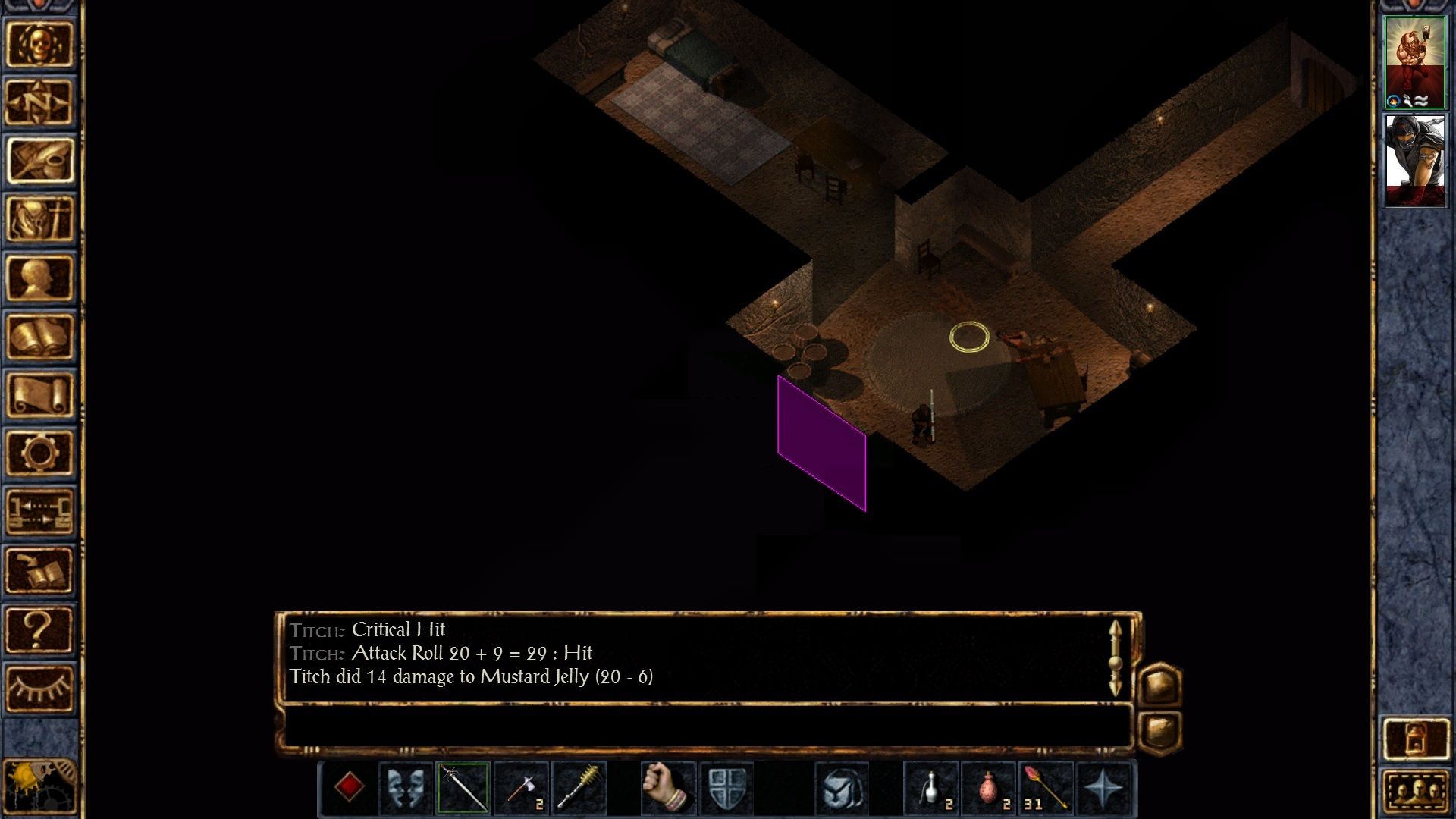Open the priest scroll button
Screen dimensions: 1456x819
tap(39, 395)
